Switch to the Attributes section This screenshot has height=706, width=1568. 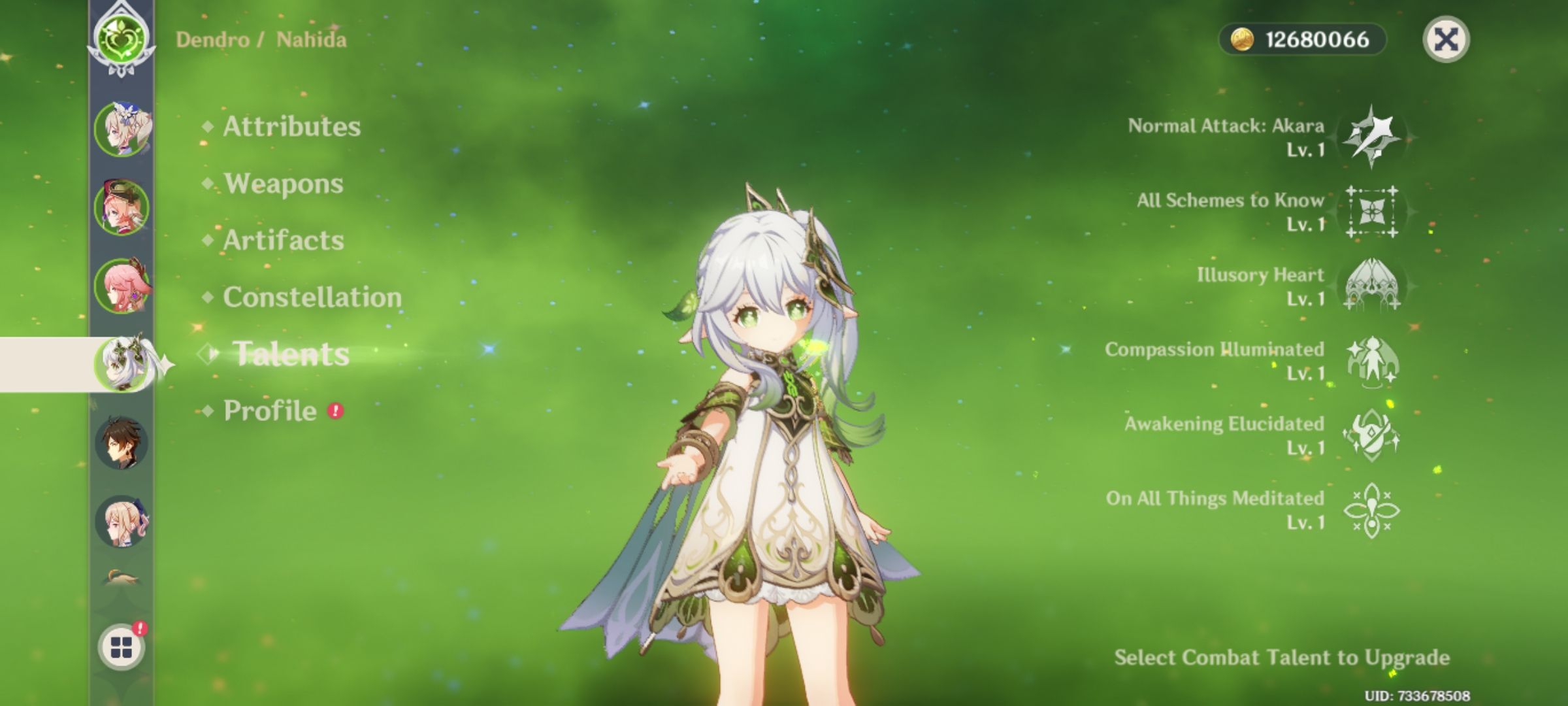291,127
